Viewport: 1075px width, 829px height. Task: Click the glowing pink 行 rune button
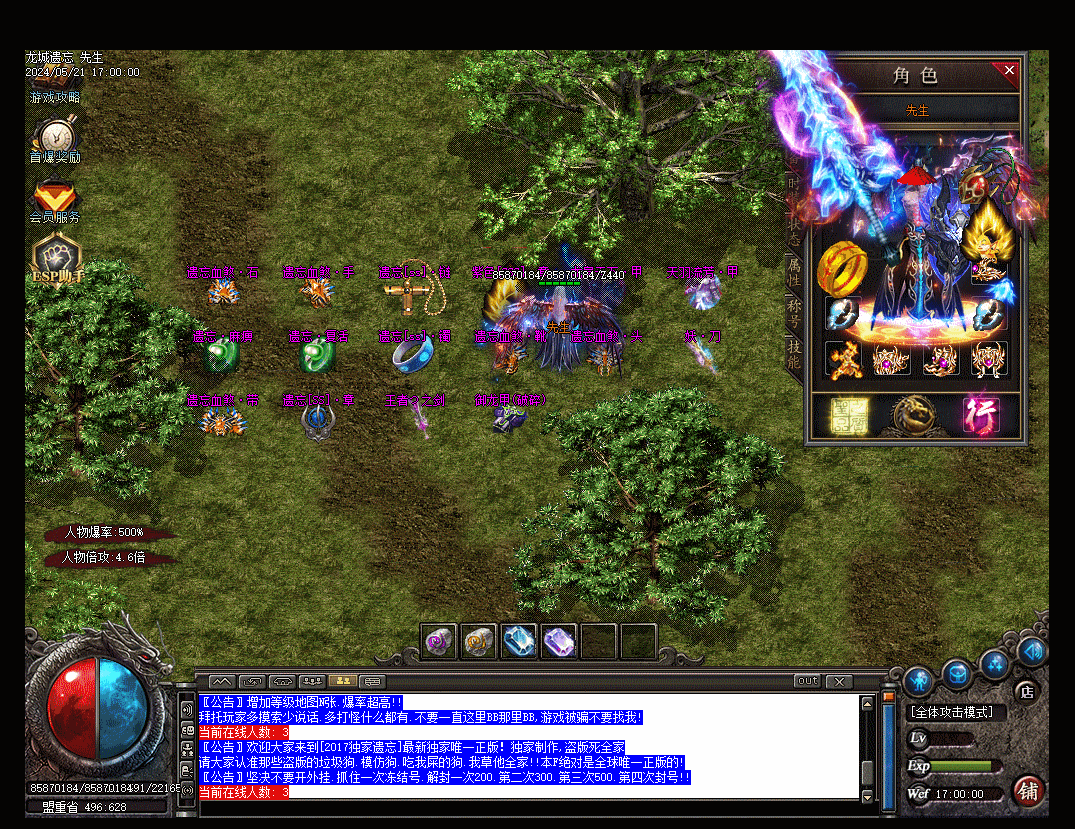click(x=981, y=415)
